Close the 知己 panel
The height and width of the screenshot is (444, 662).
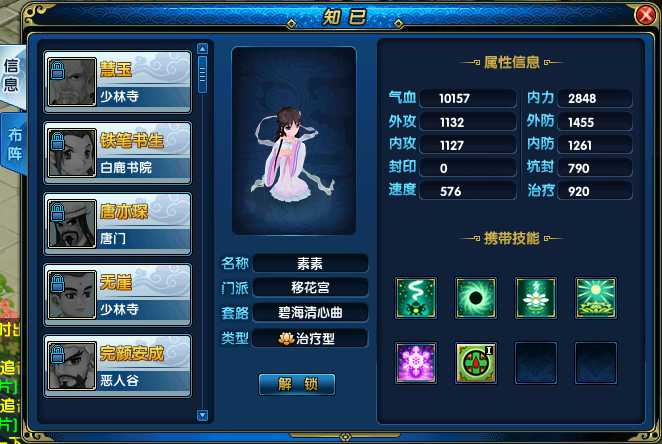point(645,15)
